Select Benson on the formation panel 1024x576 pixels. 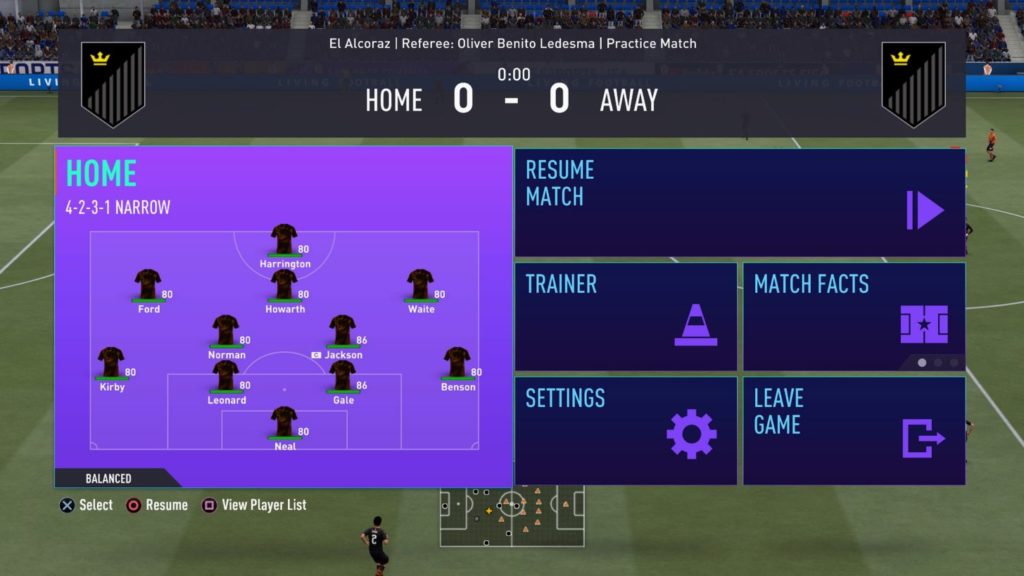click(x=457, y=362)
